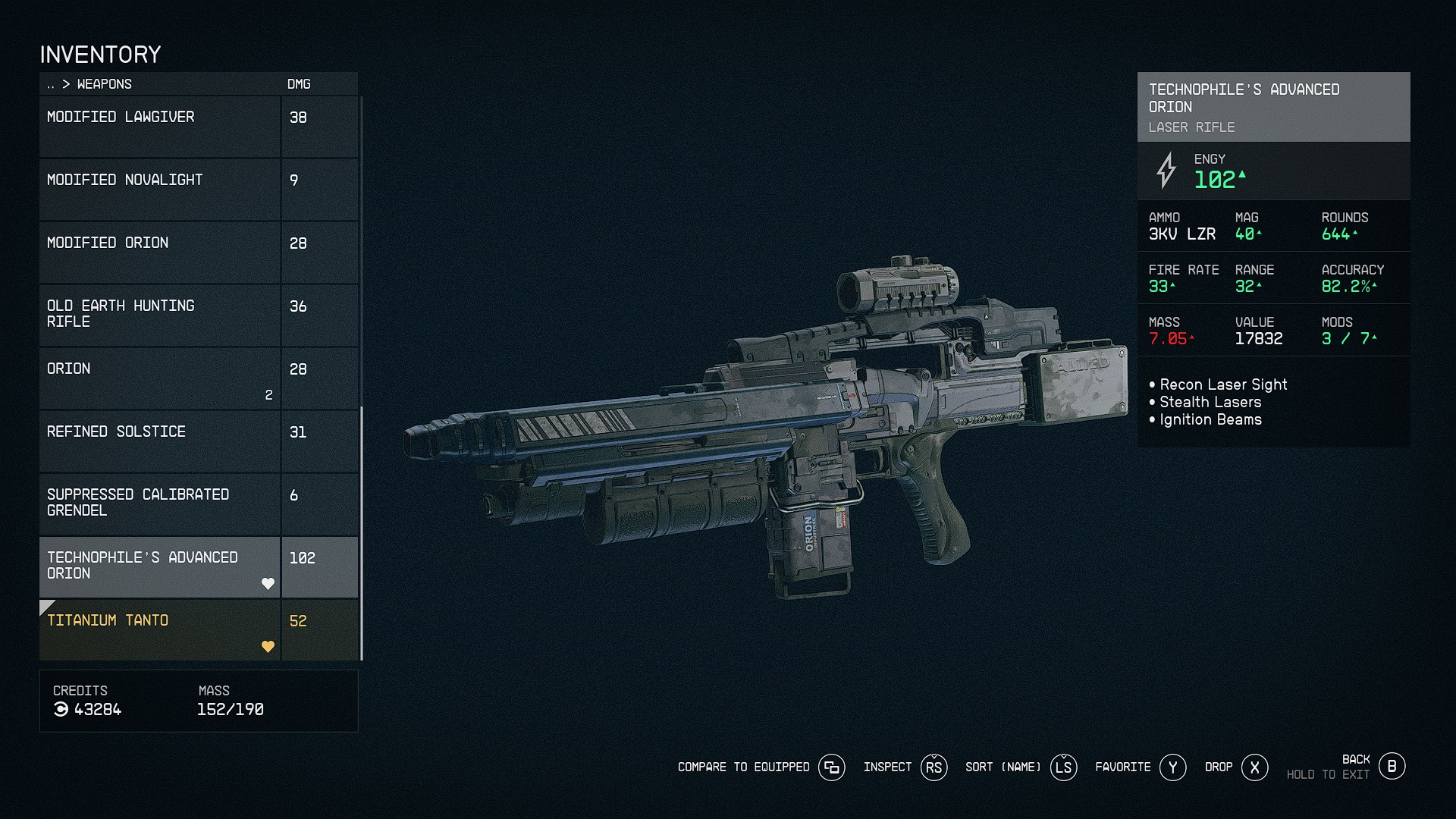Click the Inspect RS stick icon
1456x819 pixels.
click(x=933, y=767)
